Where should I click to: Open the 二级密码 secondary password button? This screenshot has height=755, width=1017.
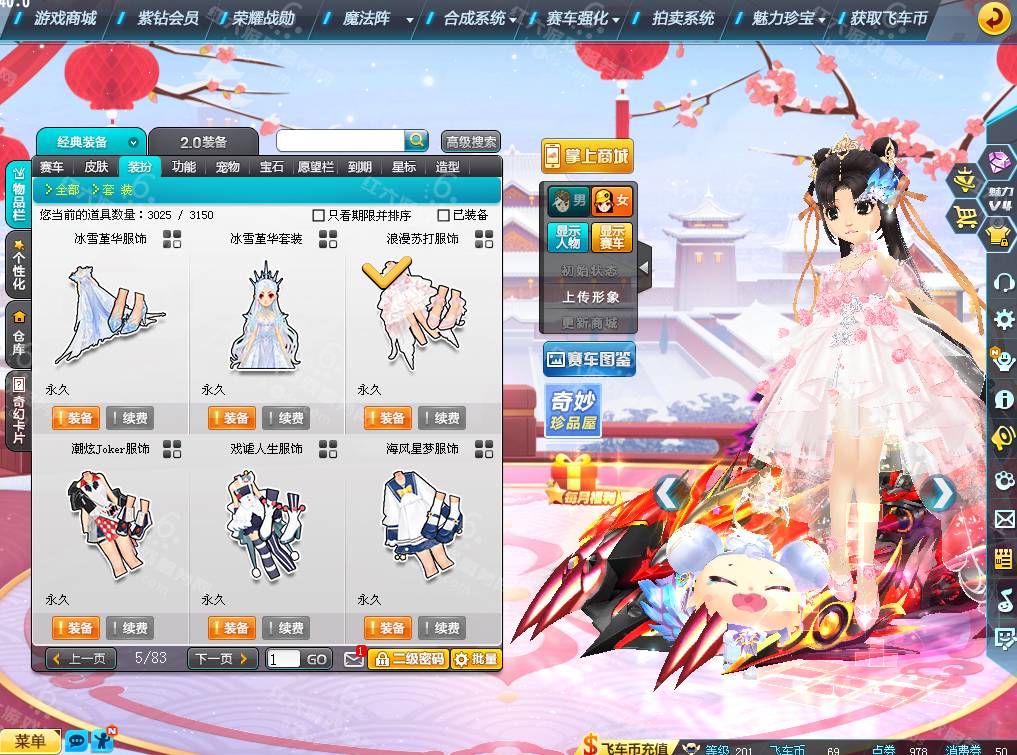407,659
